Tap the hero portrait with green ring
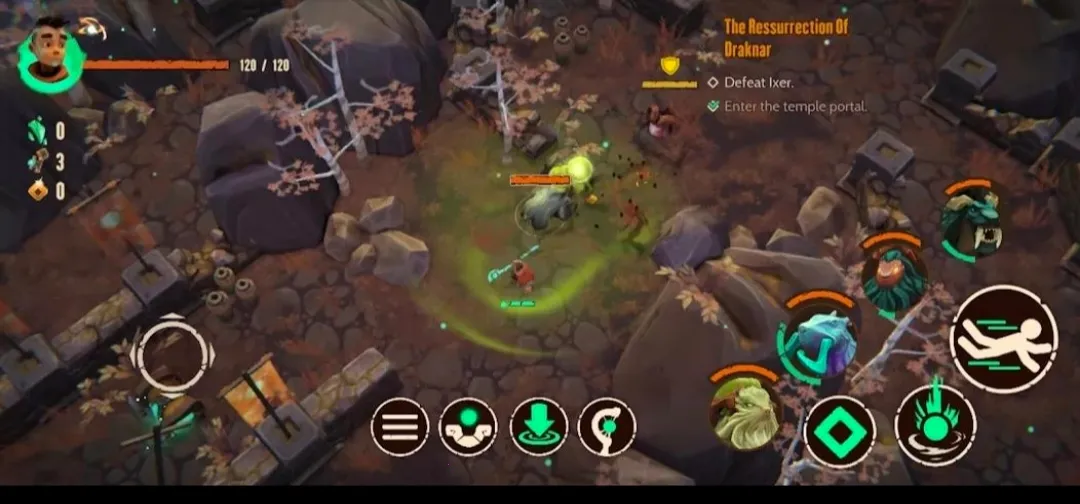1080x504 pixels. (50, 57)
